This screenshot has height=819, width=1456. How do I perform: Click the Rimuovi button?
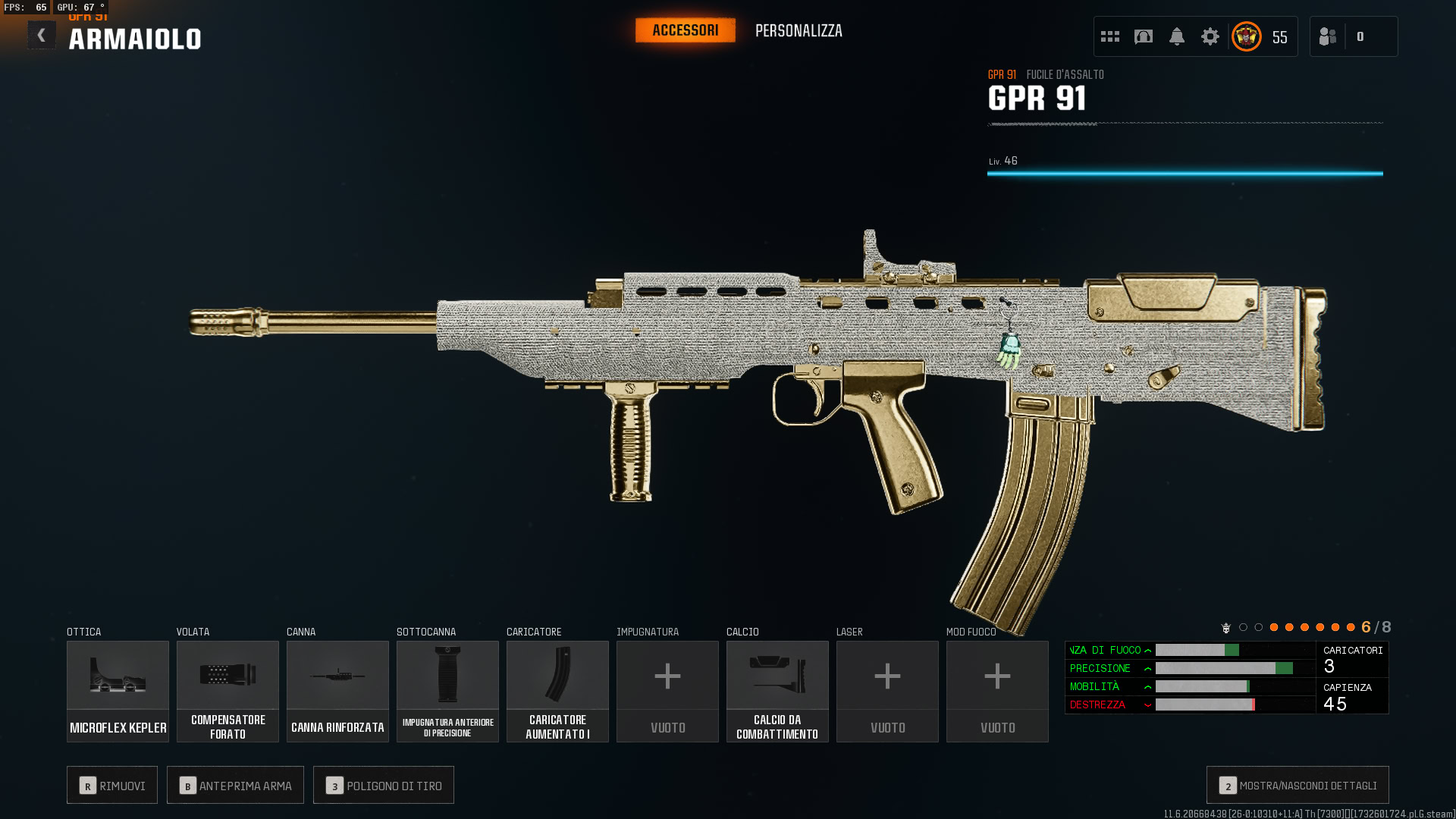pos(112,785)
